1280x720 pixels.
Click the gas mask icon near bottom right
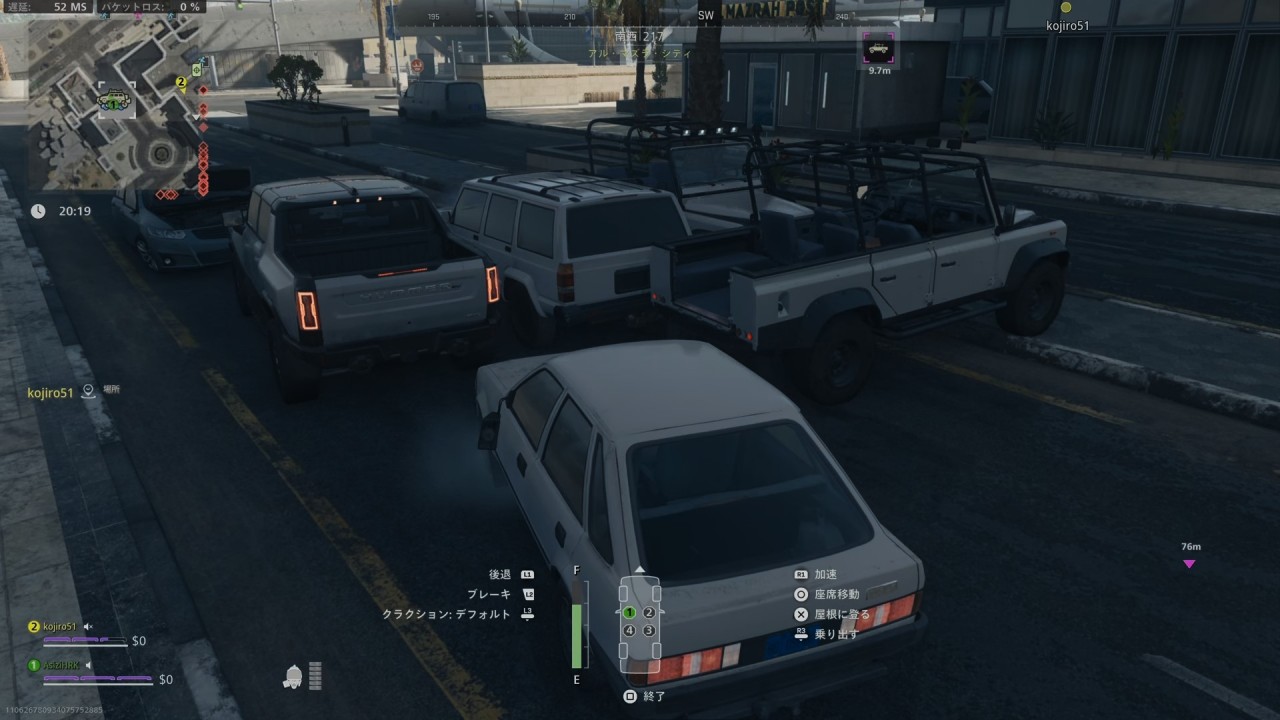pyautogui.click(x=293, y=676)
